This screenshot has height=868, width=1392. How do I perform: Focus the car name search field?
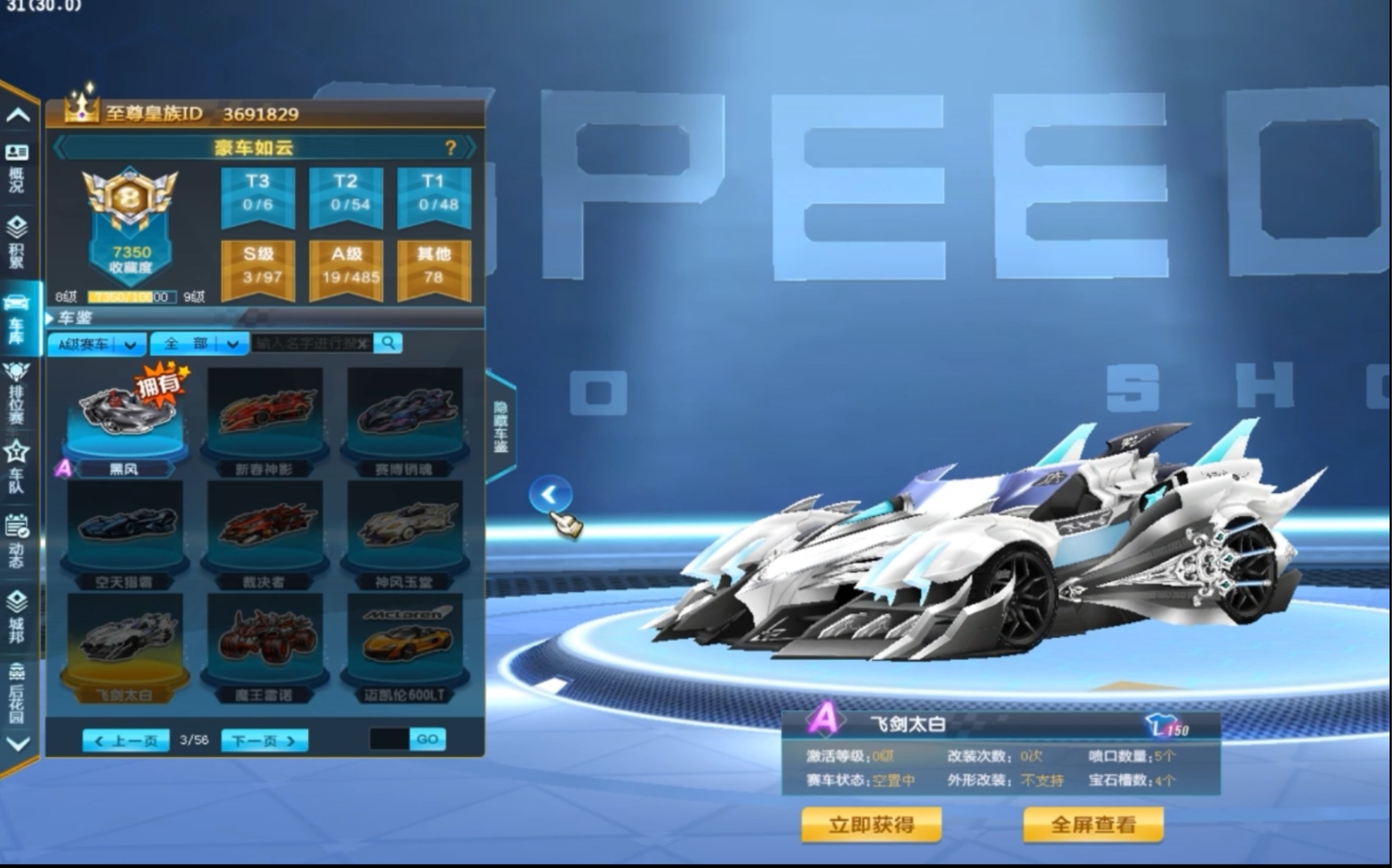click(x=310, y=344)
